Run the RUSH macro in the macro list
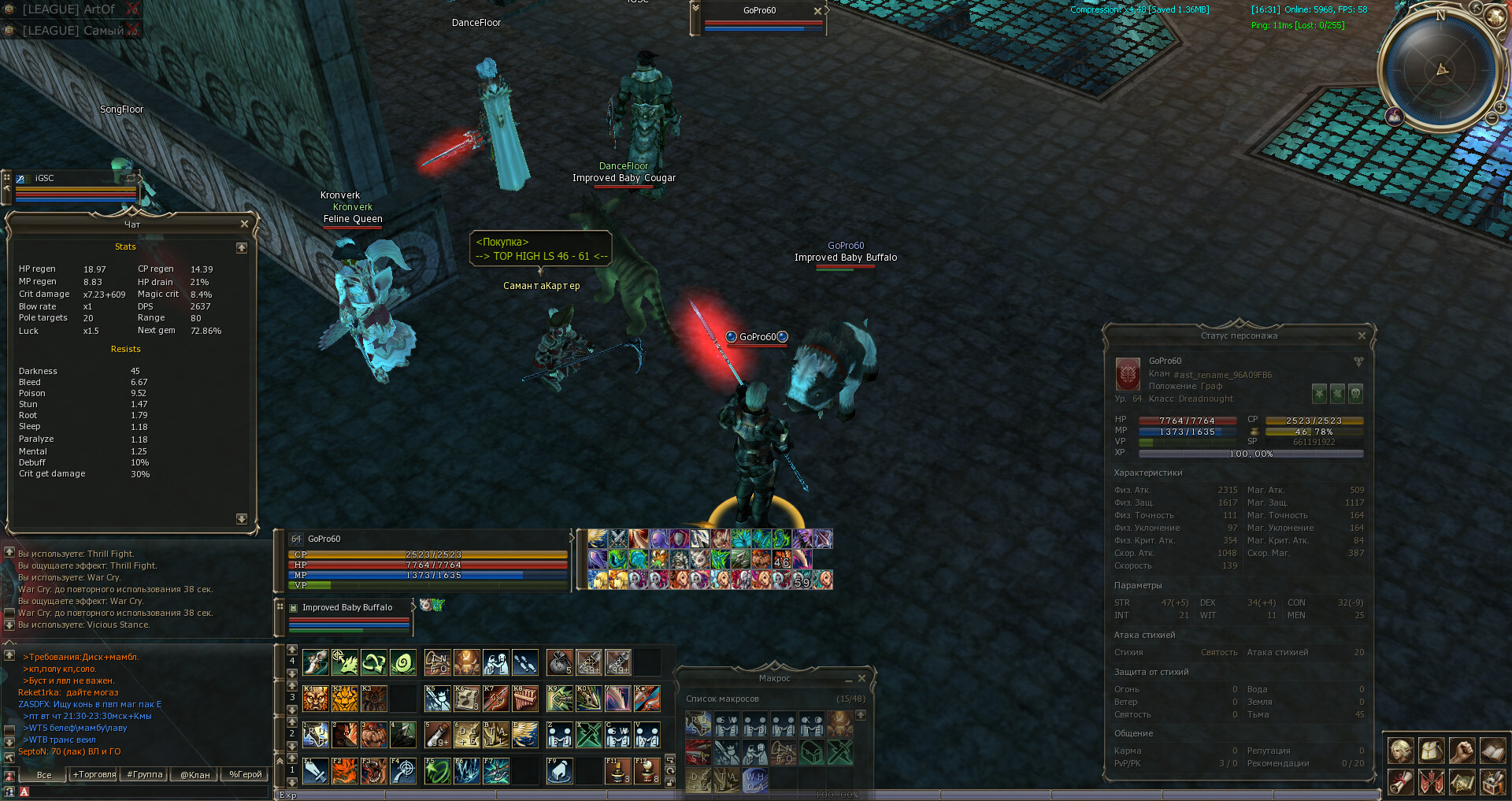This screenshot has width=1512, height=801. point(699,725)
